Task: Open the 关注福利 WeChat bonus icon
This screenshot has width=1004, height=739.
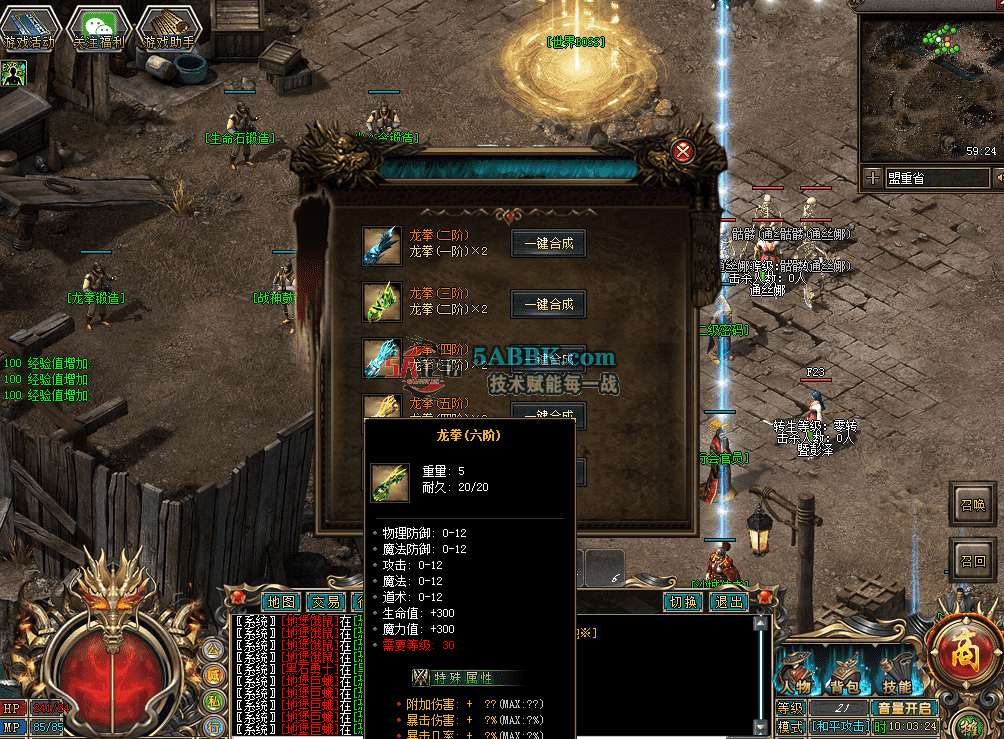Action: tap(99, 28)
